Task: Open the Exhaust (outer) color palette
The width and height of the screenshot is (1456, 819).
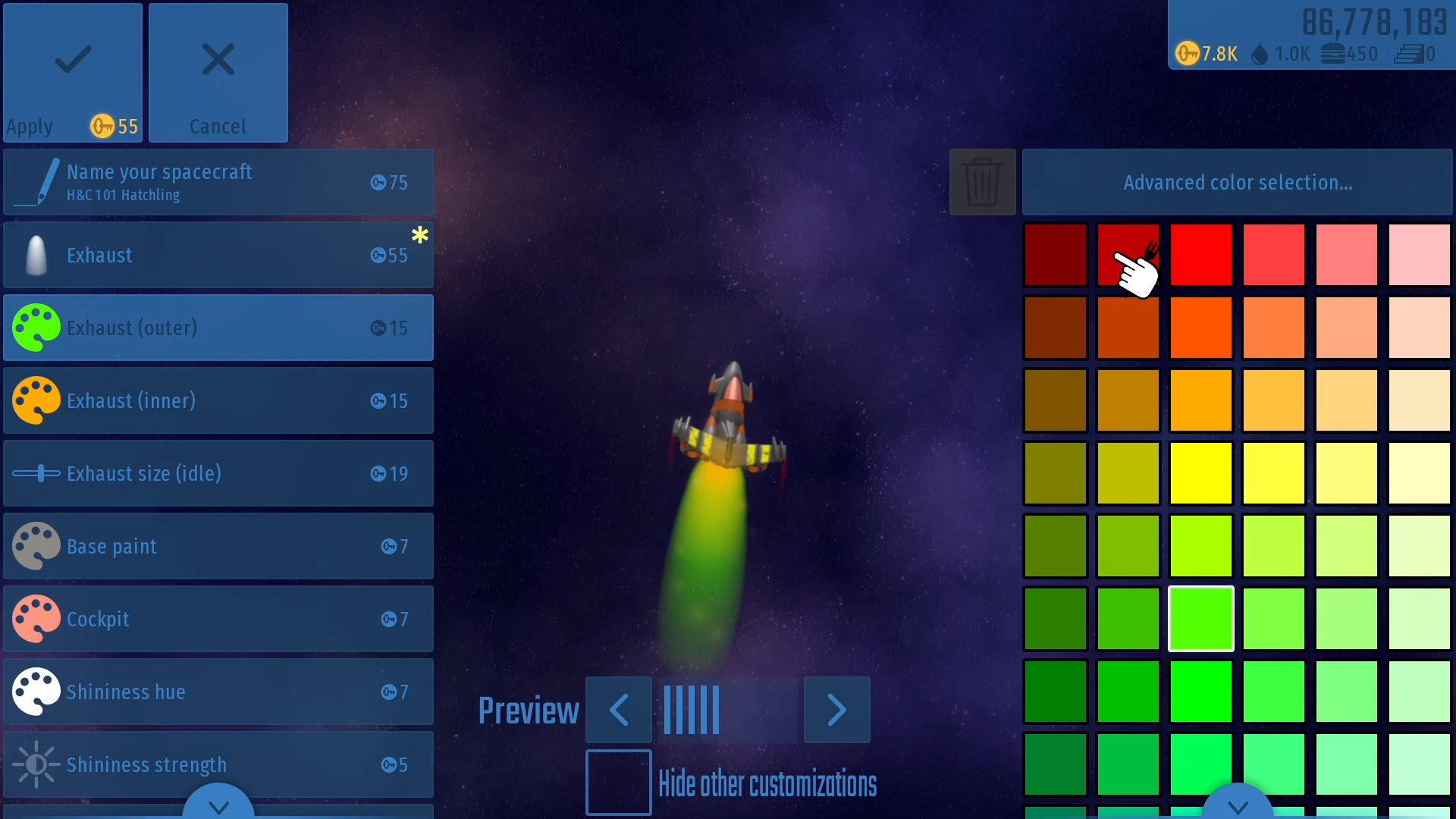Action: (x=218, y=328)
